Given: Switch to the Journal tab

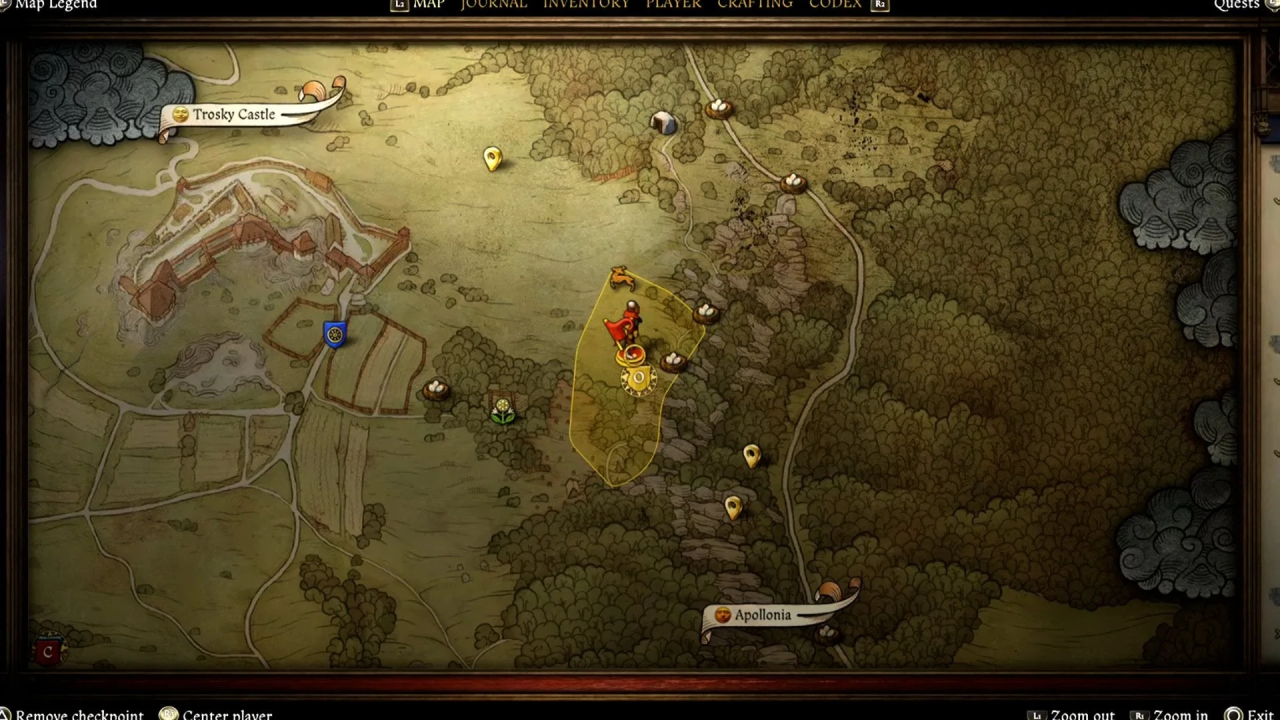Looking at the screenshot, I should tap(493, 5).
